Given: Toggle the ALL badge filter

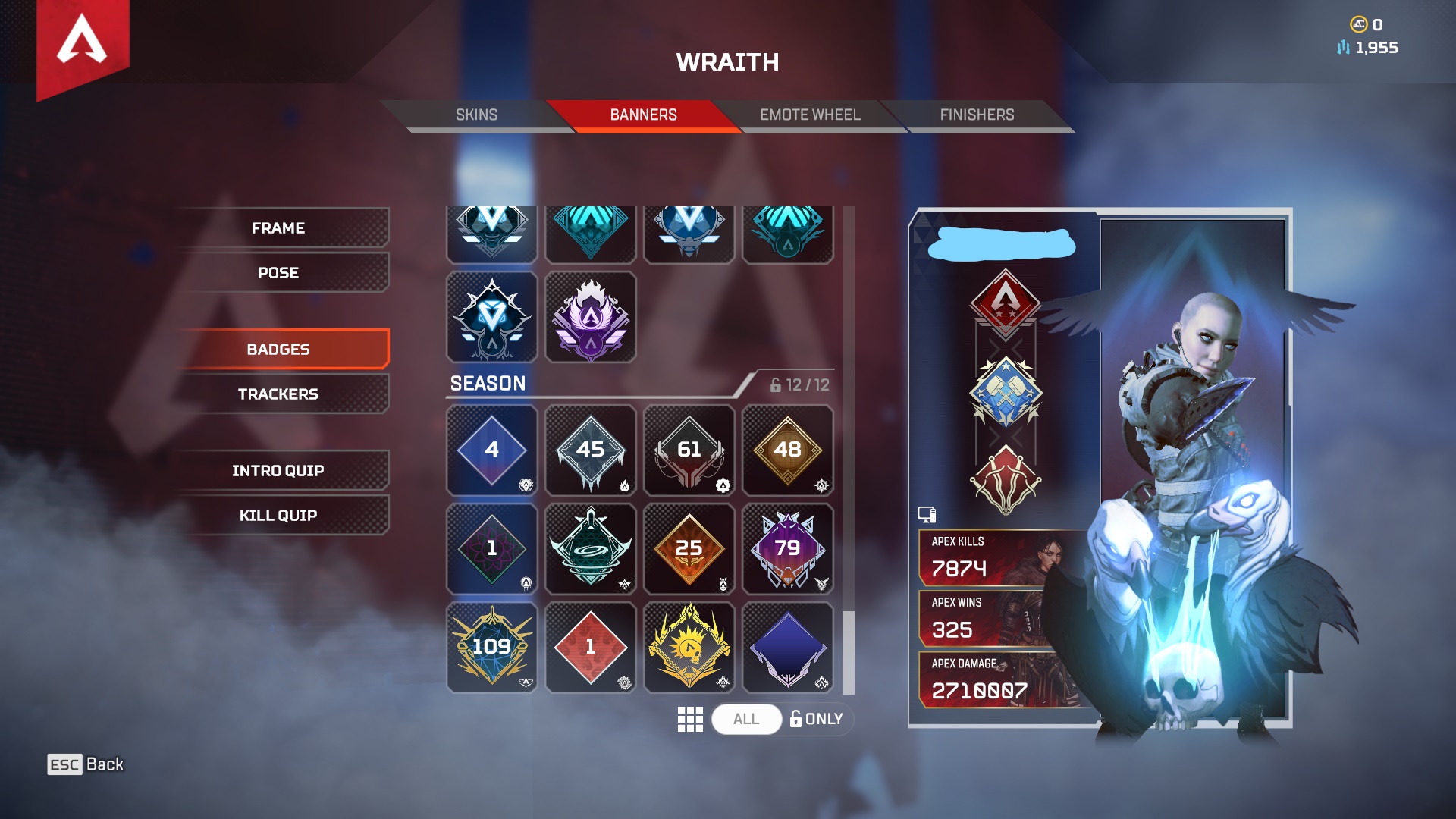Looking at the screenshot, I should pos(746,719).
